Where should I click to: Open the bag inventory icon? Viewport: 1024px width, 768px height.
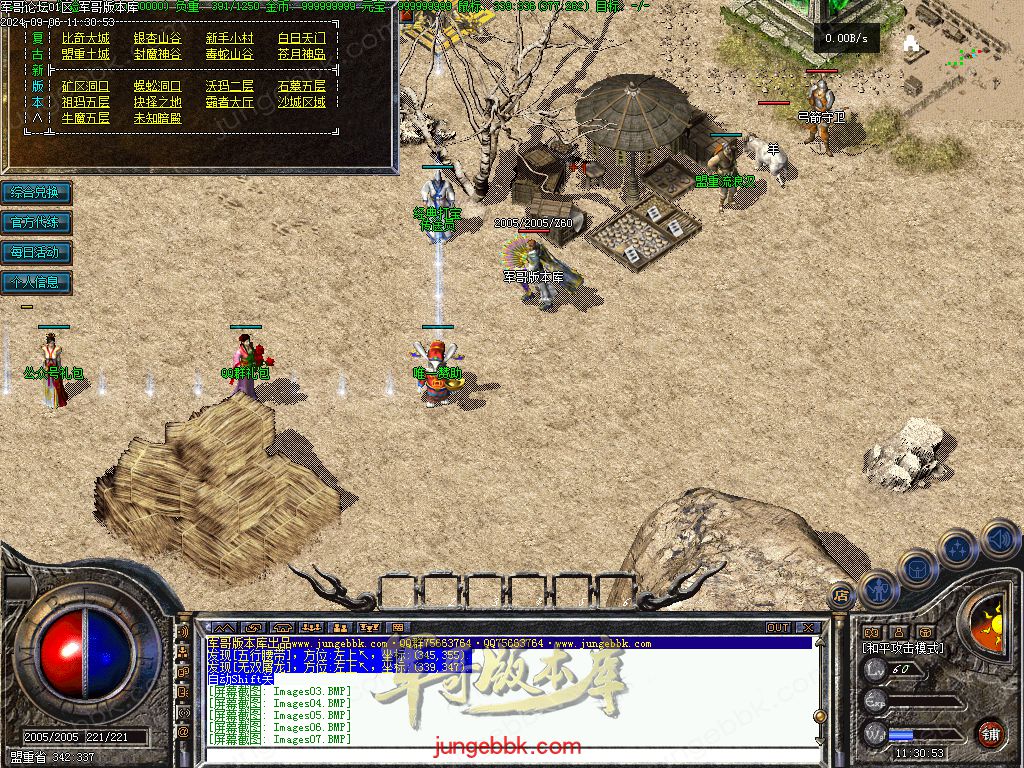917,568
